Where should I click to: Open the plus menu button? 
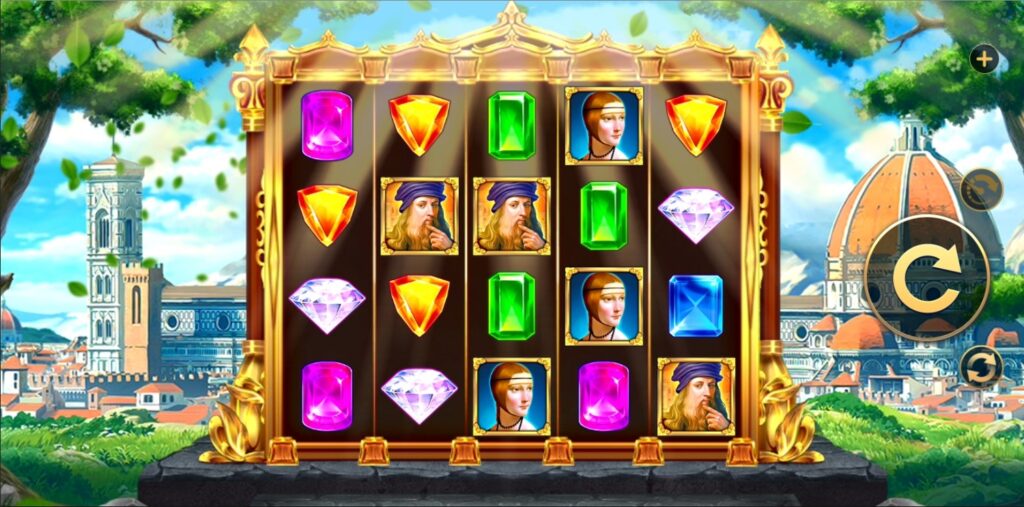(x=984, y=59)
